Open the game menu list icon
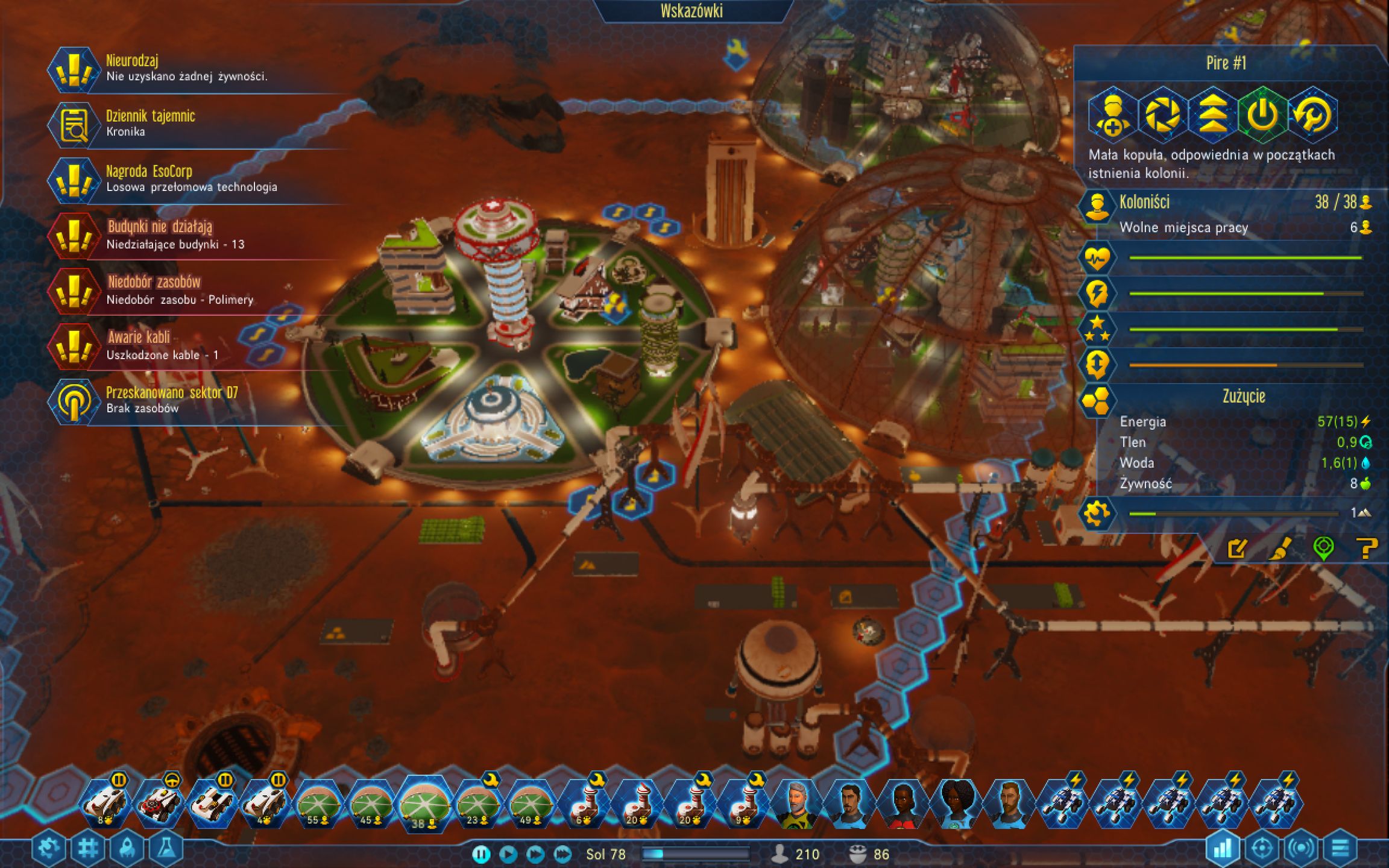The height and width of the screenshot is (868, 1389). (1341, 848)
